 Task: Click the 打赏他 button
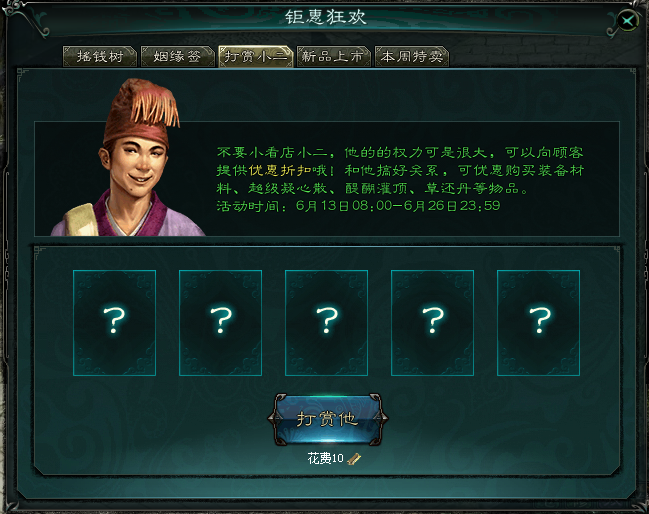click(326, 418)
